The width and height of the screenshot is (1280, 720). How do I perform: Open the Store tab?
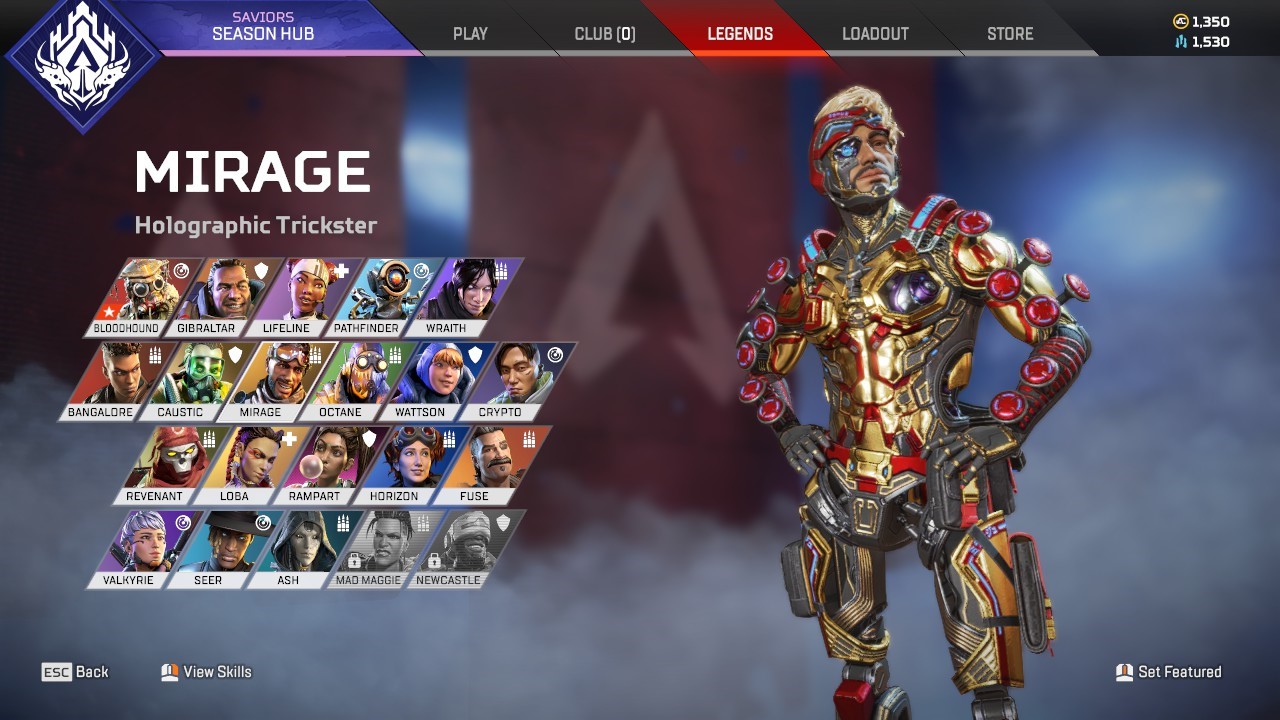pyautogui.click(x=1010, y=34)
